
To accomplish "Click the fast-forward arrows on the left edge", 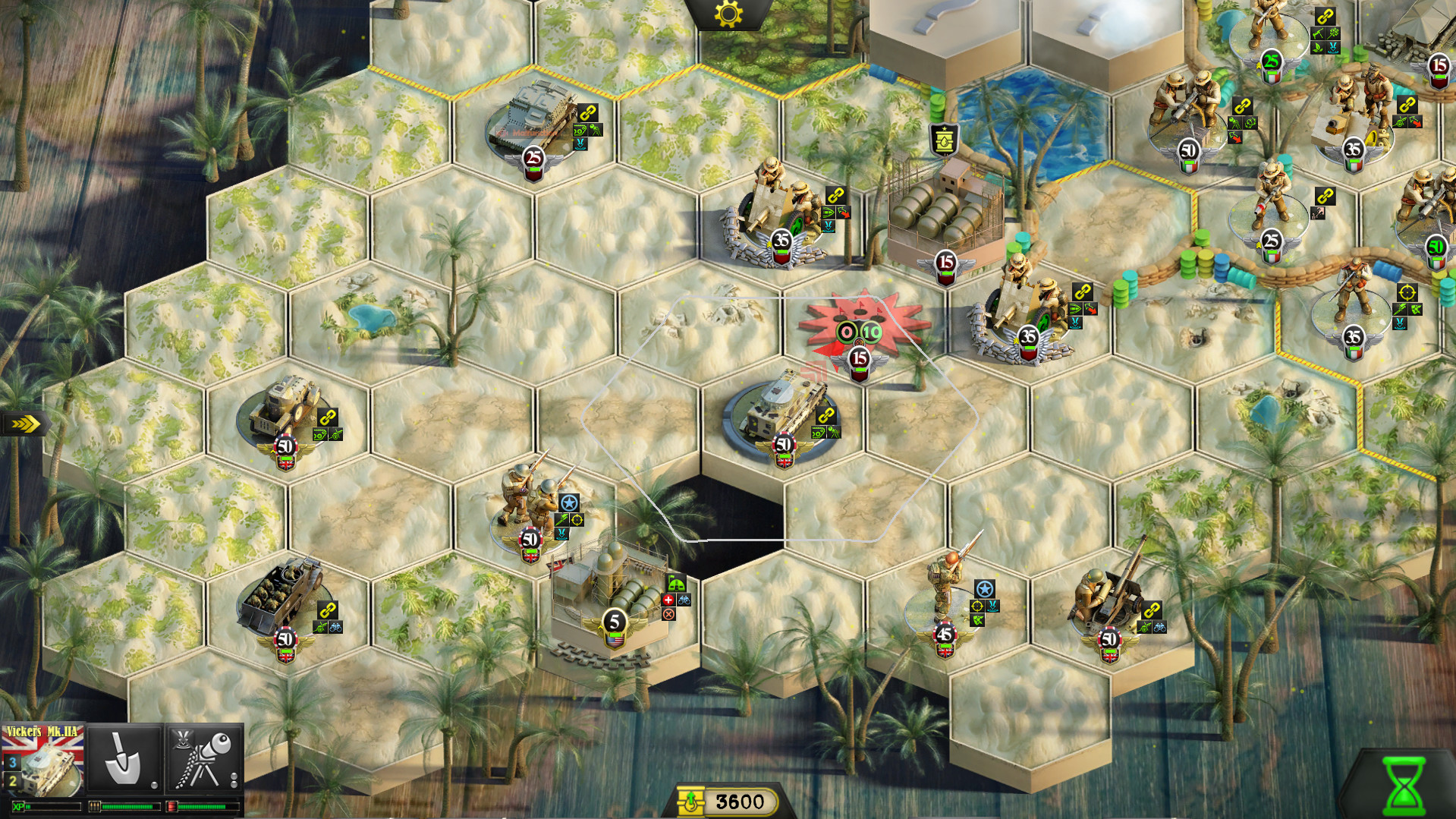I will [23, 424].
